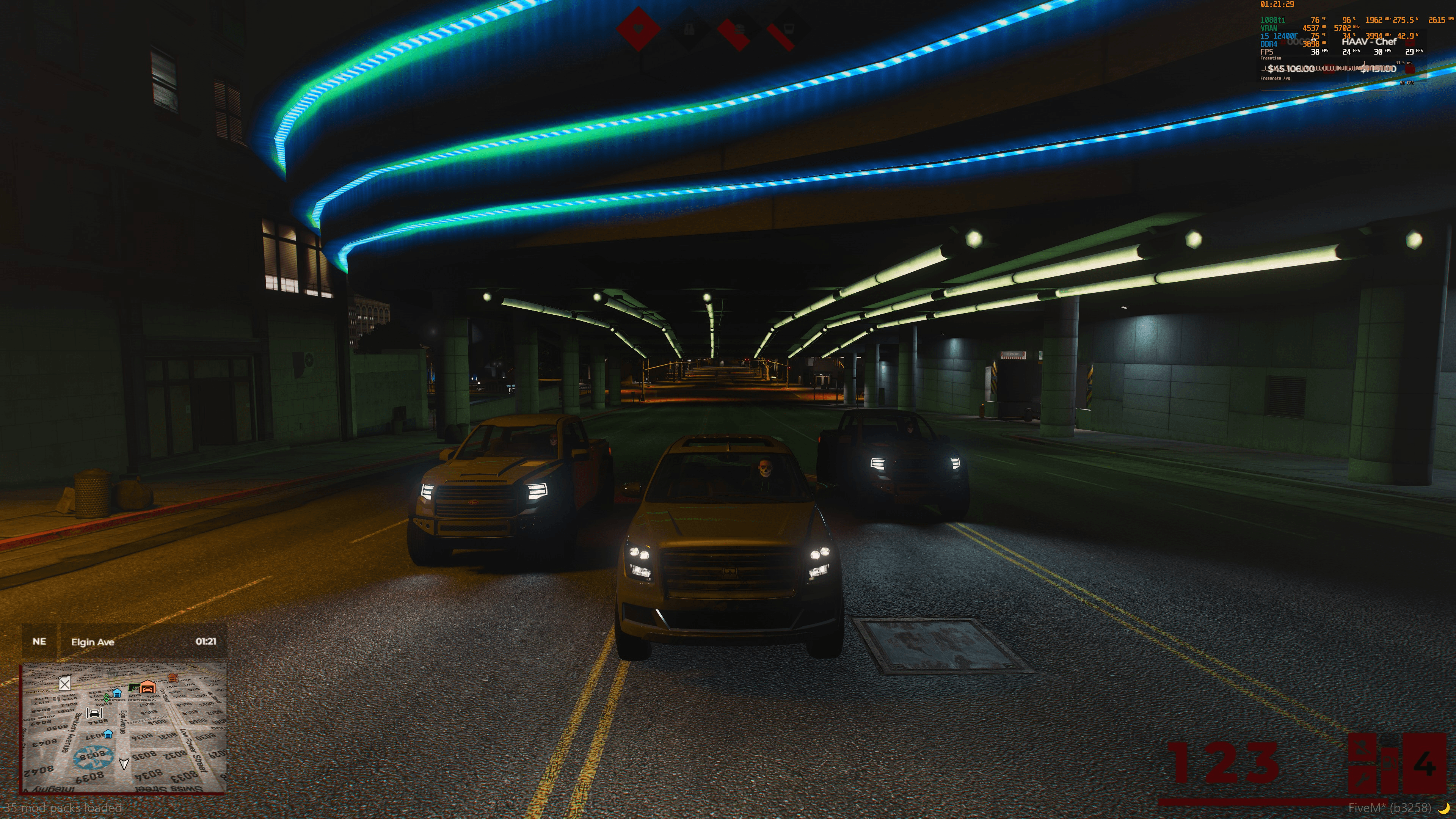Viewport: 1456px width, 819px height.
Task: Click the heart health status diamond
Action: 639,28
